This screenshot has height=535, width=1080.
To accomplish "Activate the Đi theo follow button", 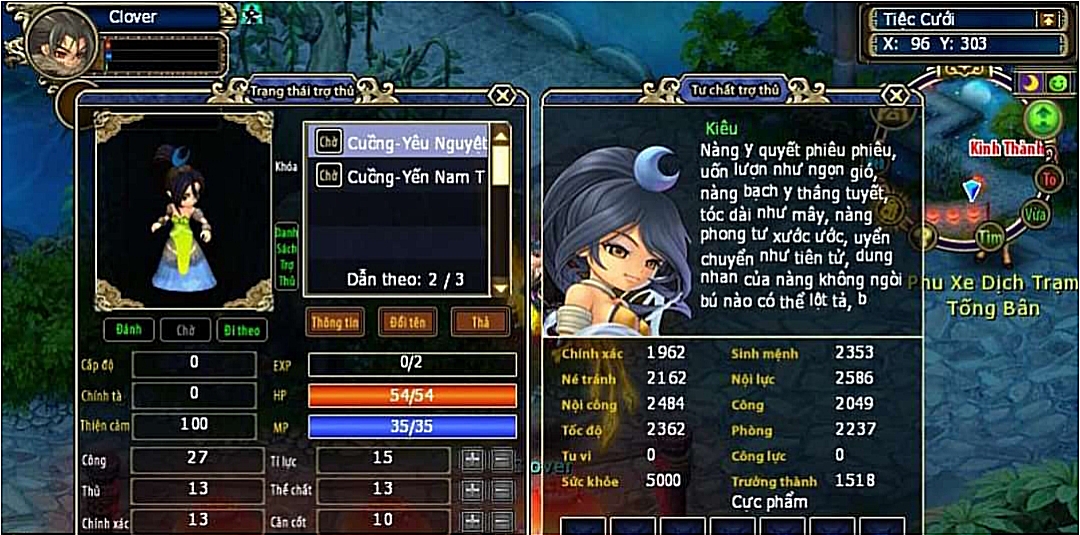I will (241, 329).
